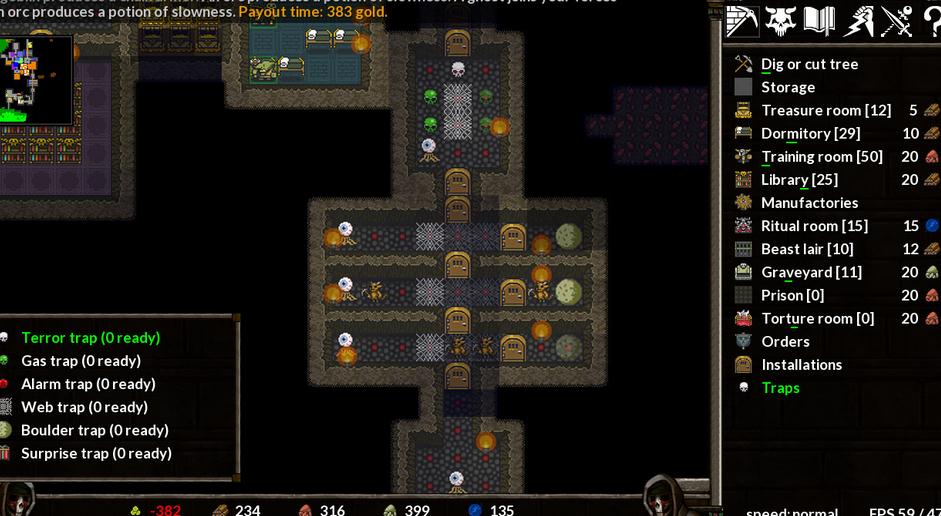
Task: Select the sword and mace tab
Action: point(896,20)
